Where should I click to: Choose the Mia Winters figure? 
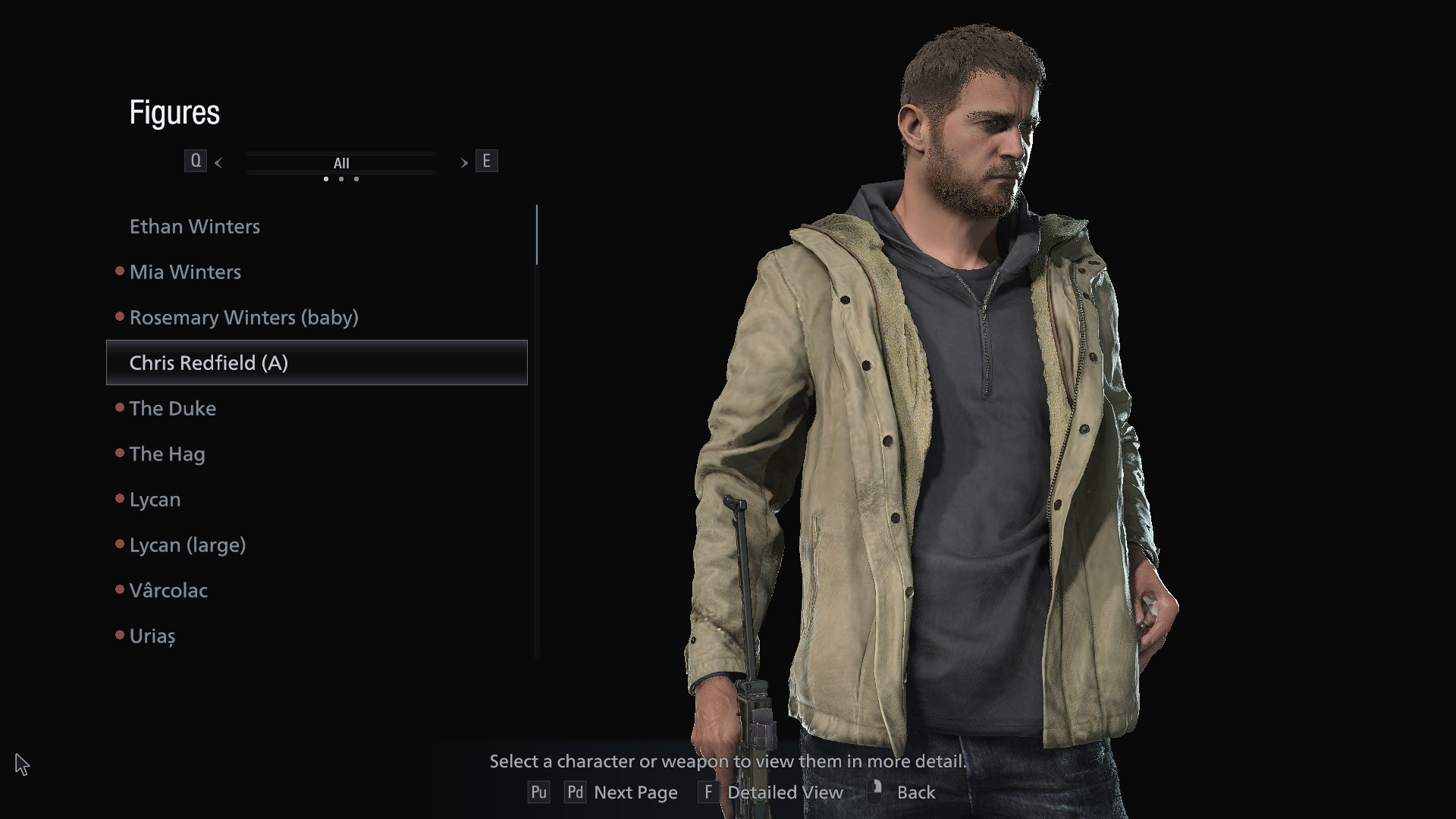[x=185, y=272]
